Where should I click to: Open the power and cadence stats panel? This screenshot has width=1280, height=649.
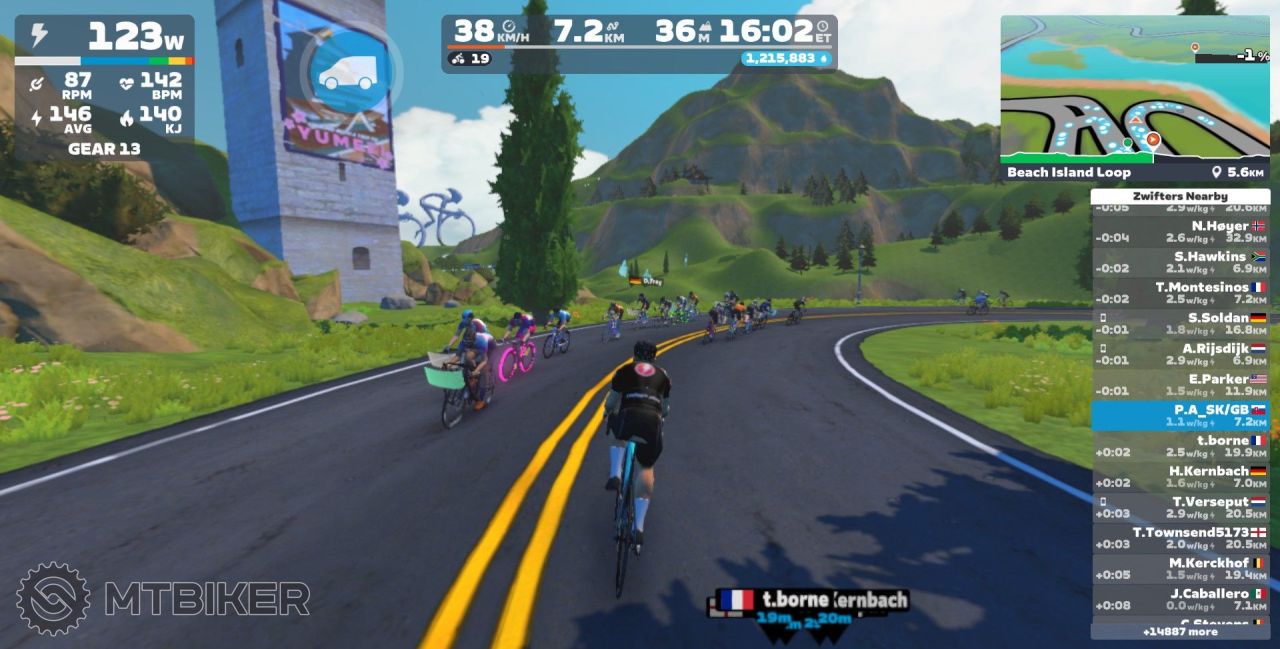pyautogui.click(x=104, y=90)
